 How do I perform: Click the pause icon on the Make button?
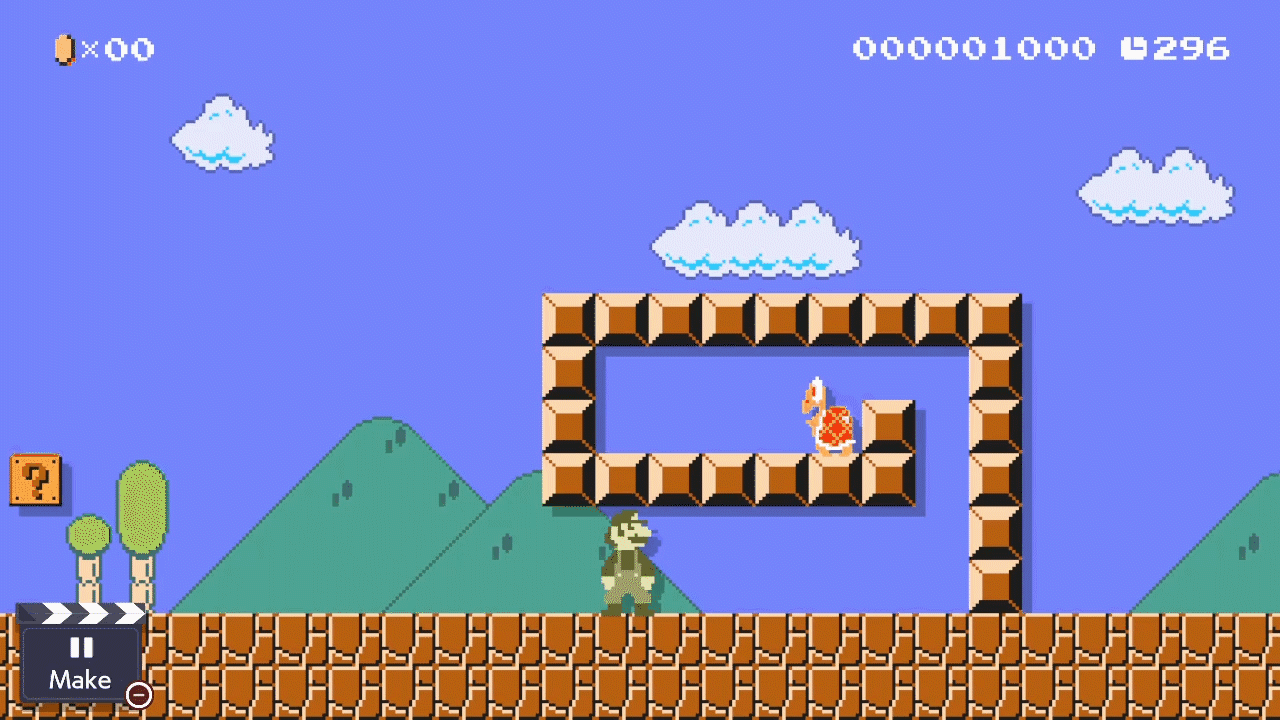(82, 649)
